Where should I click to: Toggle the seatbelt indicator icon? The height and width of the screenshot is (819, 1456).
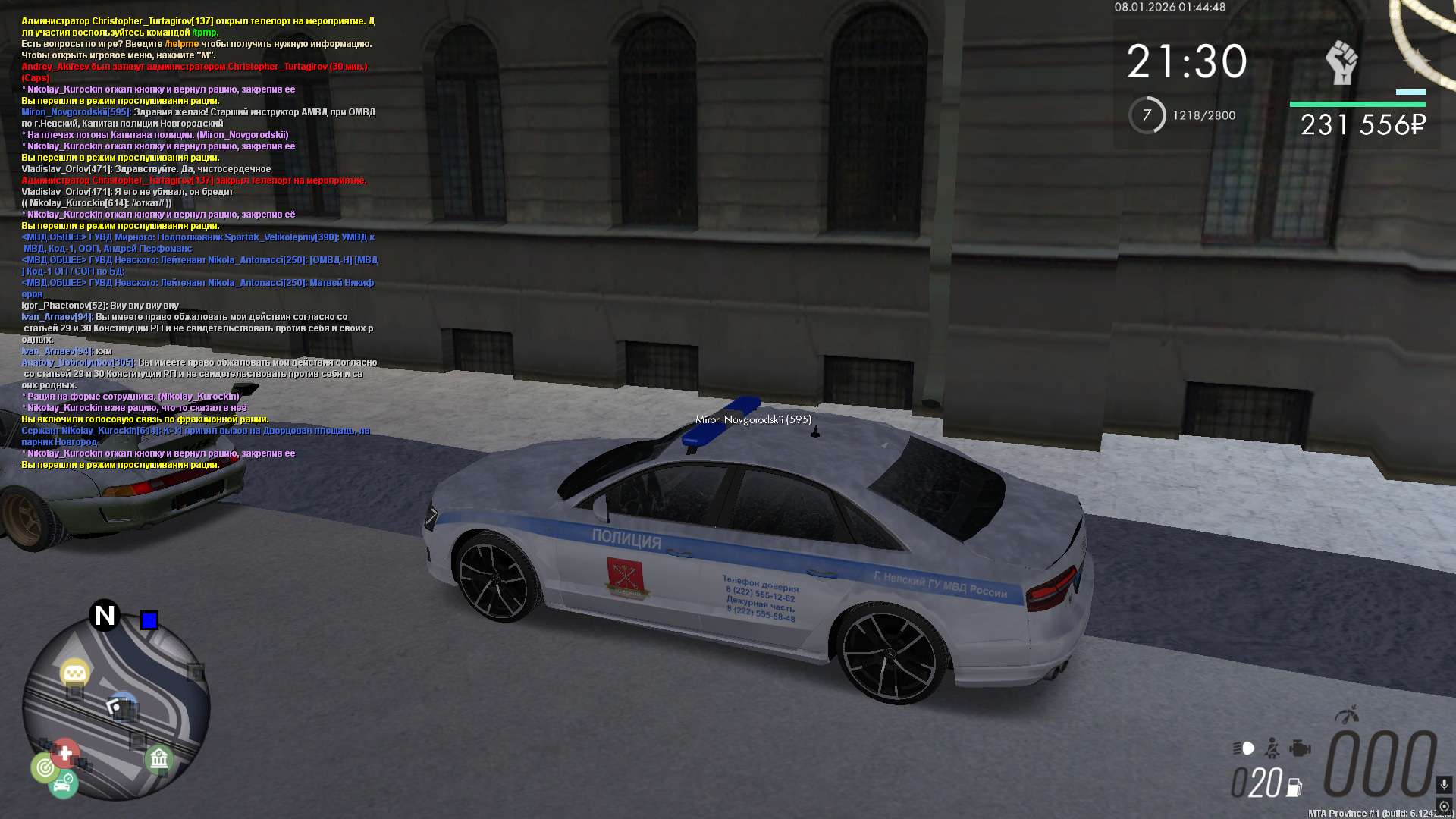pos(1272,748)
